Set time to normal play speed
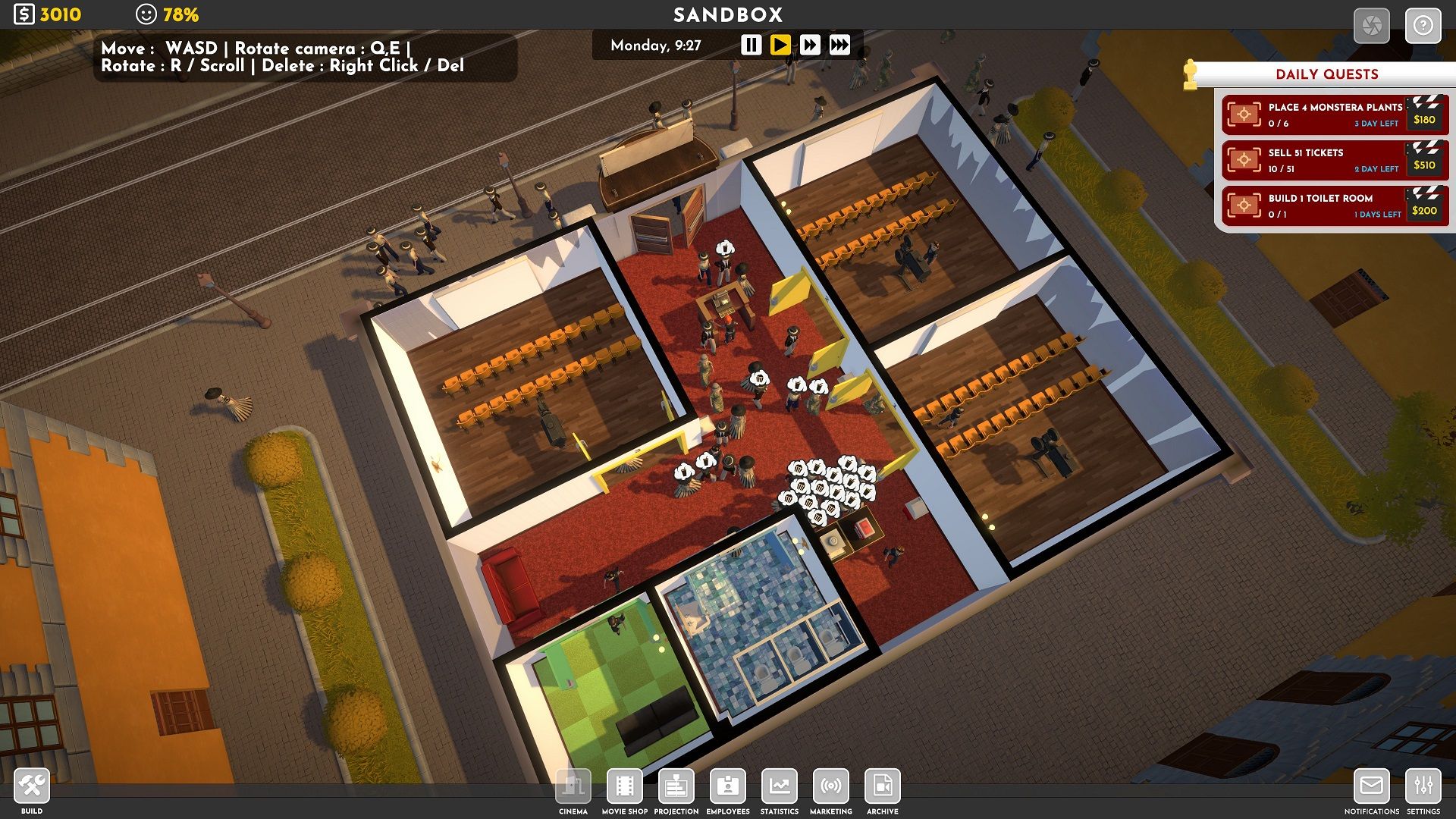The height and width of the screenshot is (819, 1456). pyautogui.click(x=780, y=45)
